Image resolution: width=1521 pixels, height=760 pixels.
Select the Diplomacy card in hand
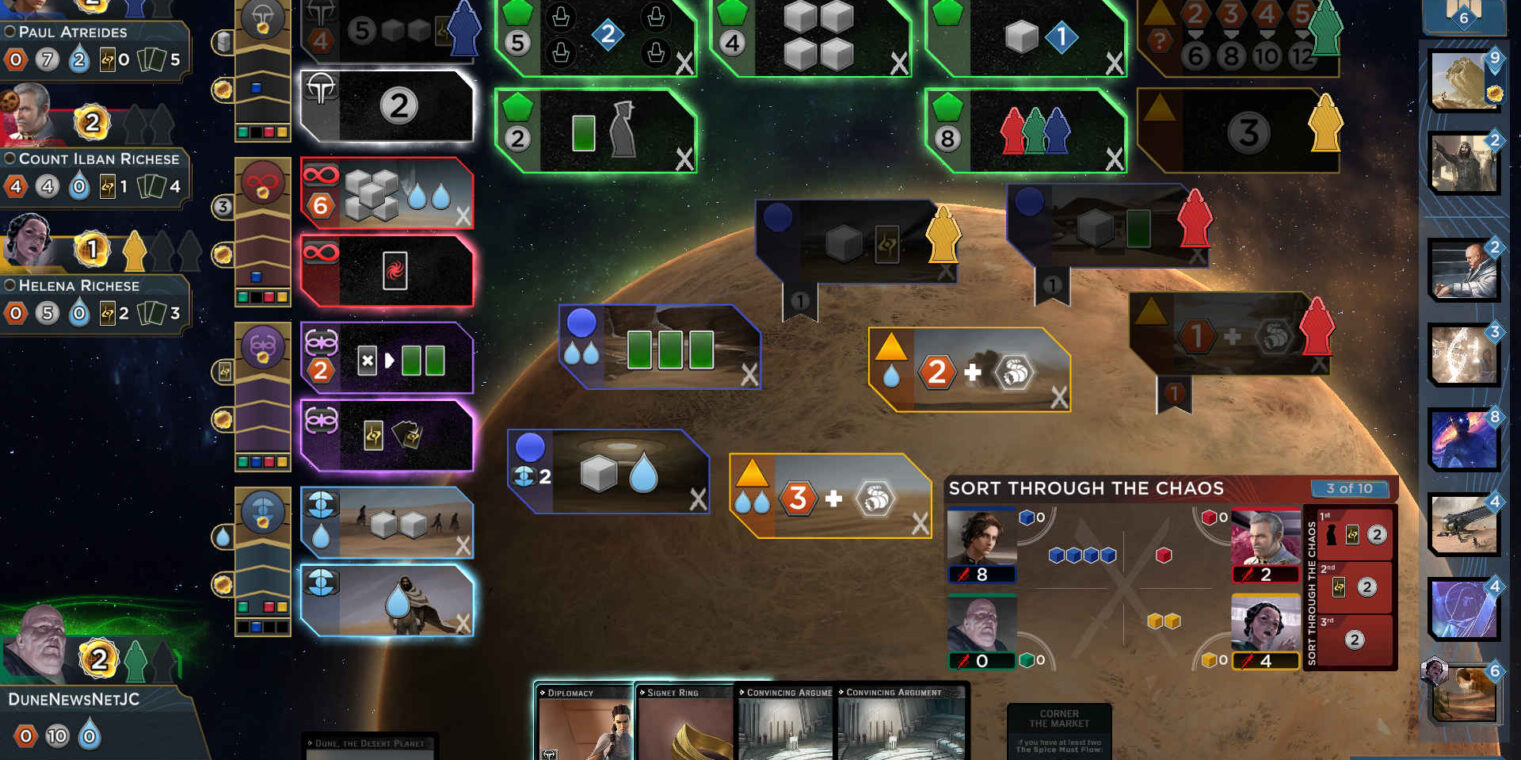pos(585,723)
